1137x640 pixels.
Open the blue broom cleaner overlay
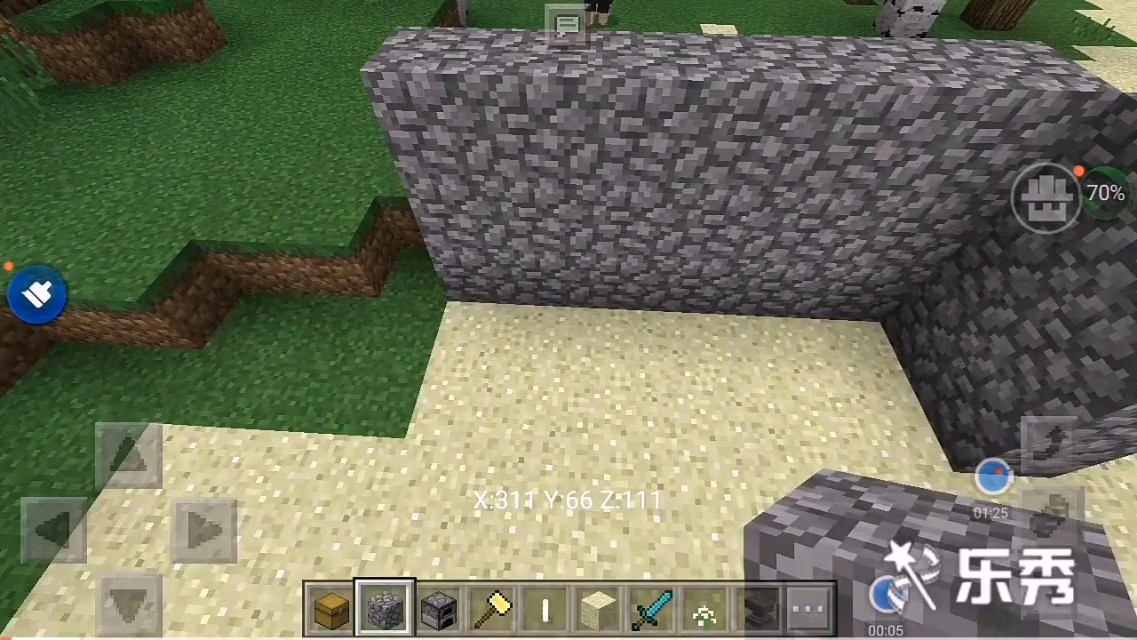37,294
